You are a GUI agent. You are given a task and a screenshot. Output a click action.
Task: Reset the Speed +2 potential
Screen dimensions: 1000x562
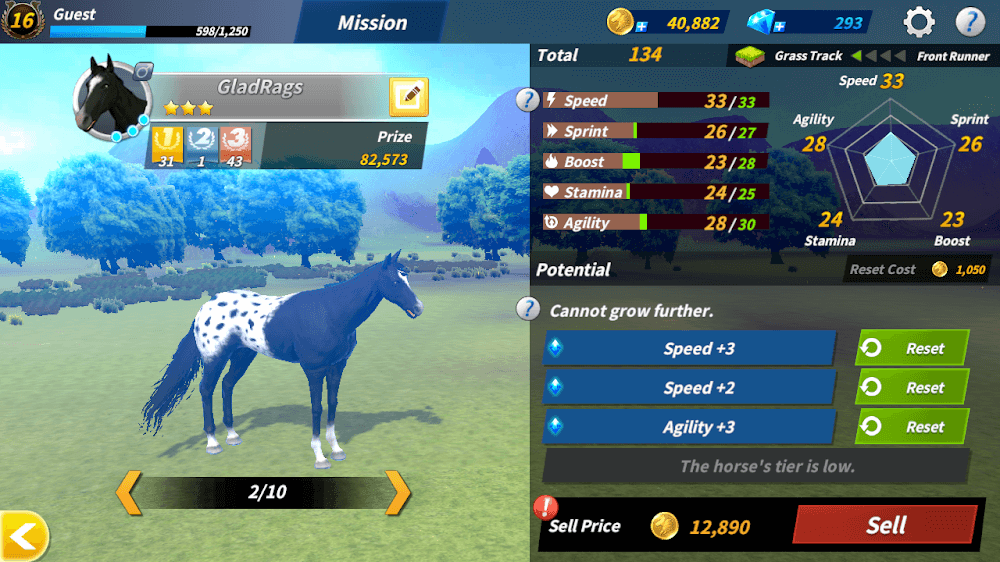[x=911, y=388]
